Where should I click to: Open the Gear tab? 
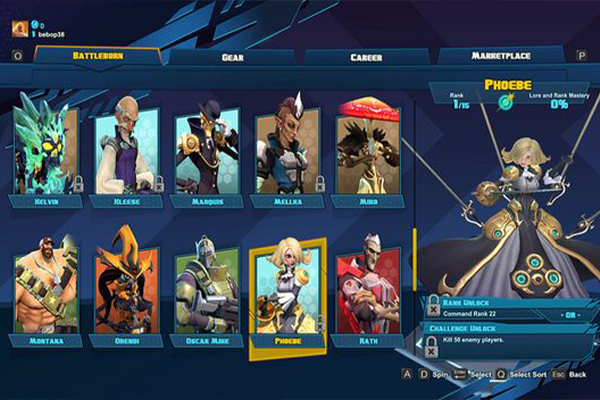(x=232, y=57)
